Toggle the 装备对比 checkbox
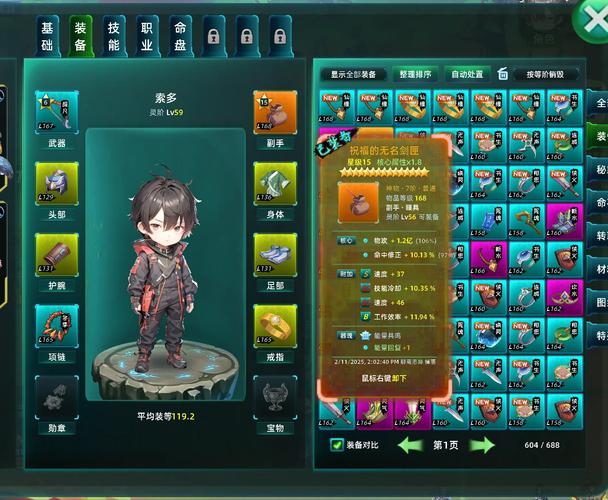The height and width of the screenshot is (500, 608). coord(338,445)
